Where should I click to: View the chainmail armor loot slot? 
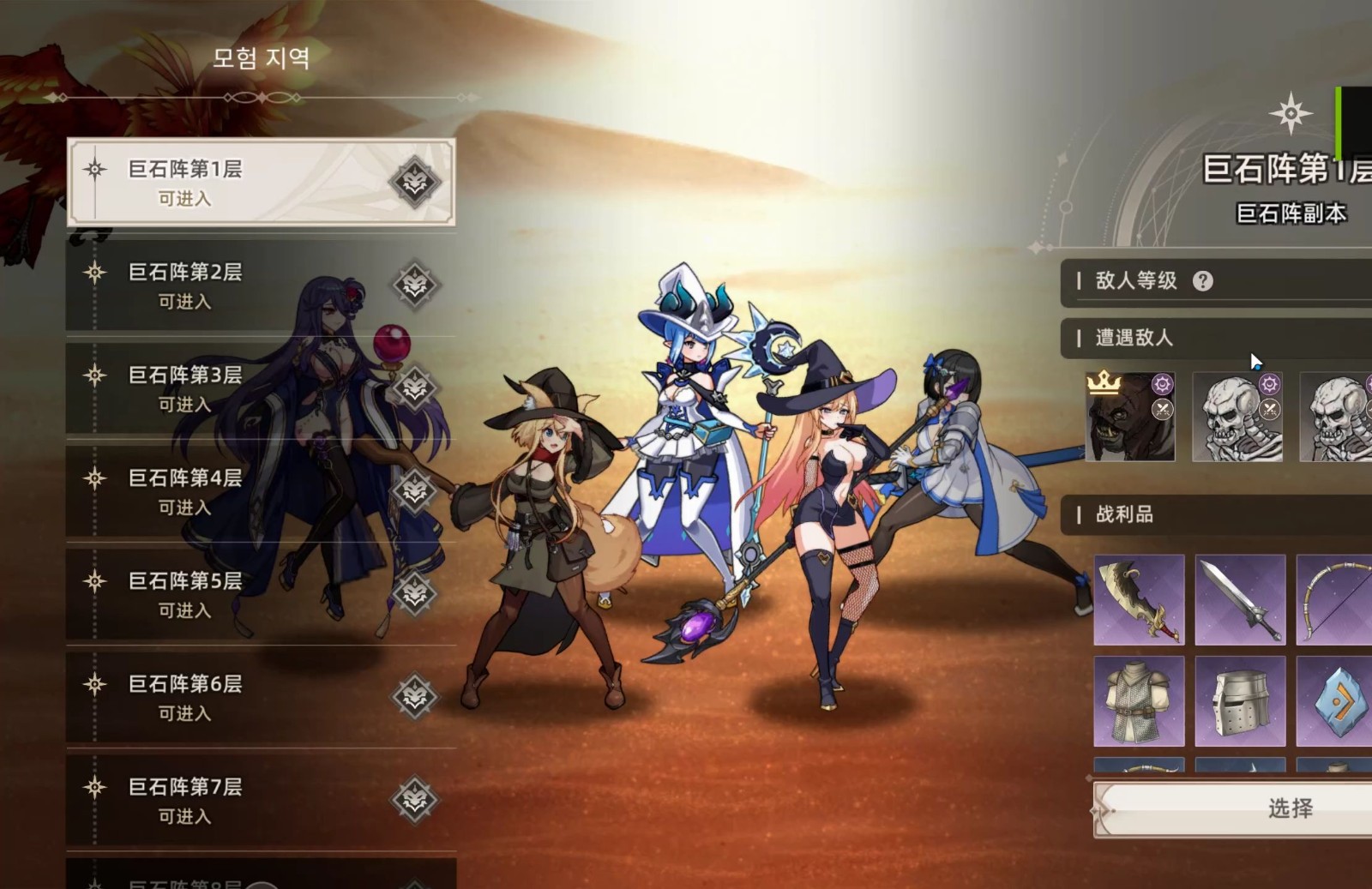1139,701
